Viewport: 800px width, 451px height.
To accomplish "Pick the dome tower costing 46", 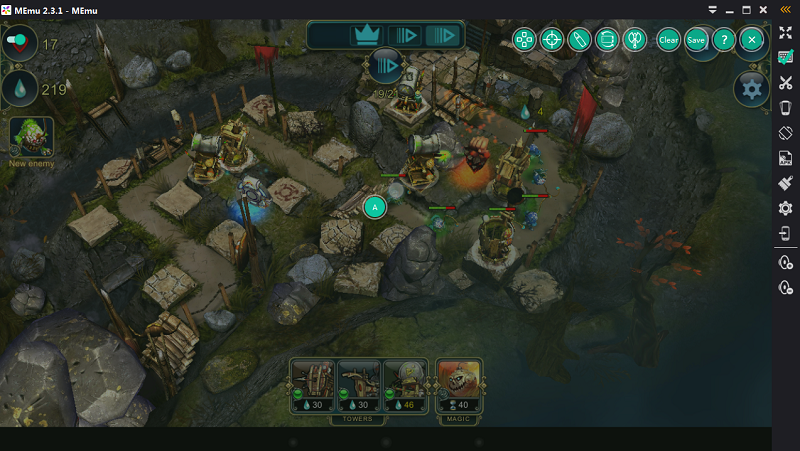I will (x=405, y=385).
